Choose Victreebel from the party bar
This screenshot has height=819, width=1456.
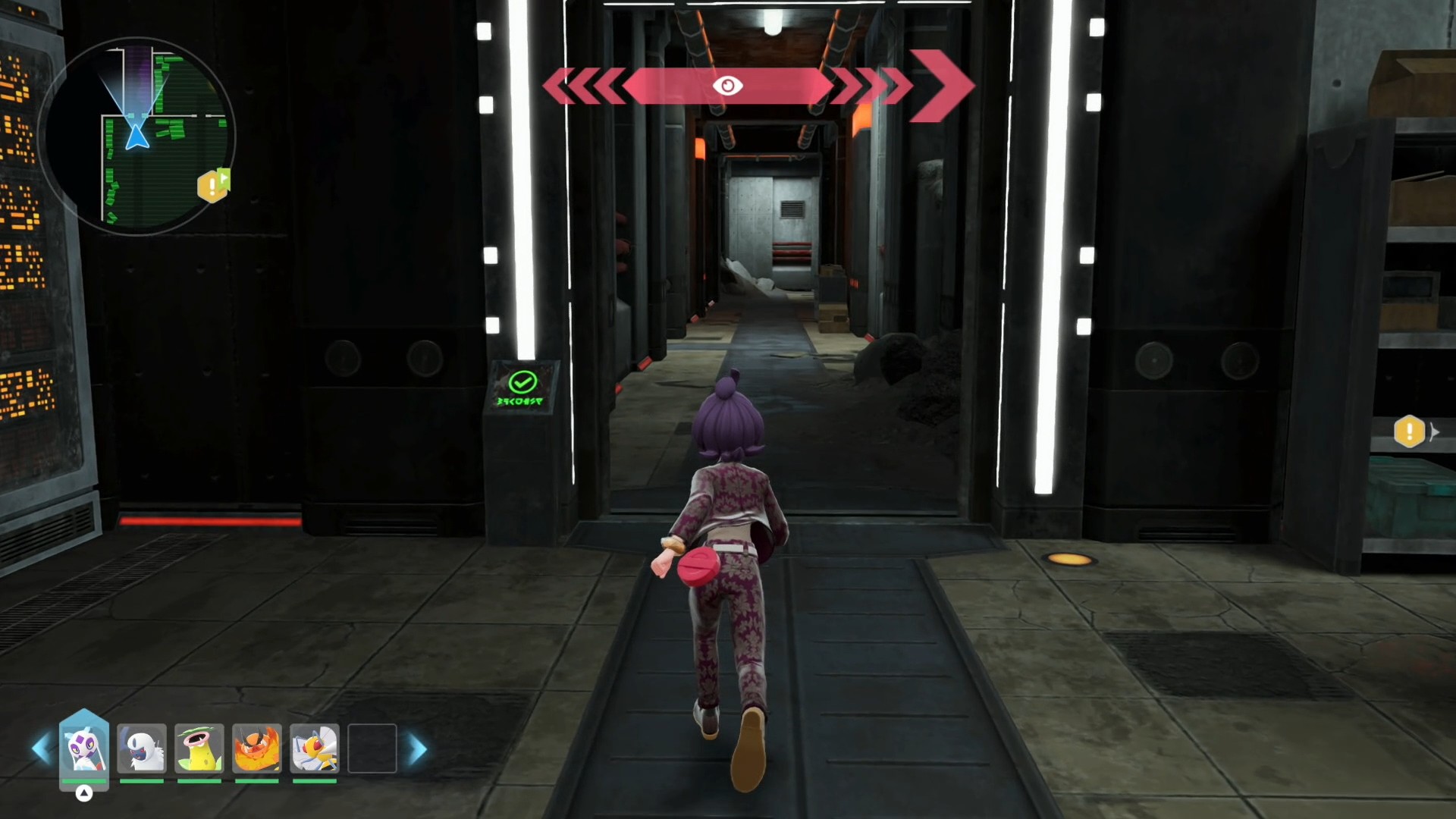point(199,748)
